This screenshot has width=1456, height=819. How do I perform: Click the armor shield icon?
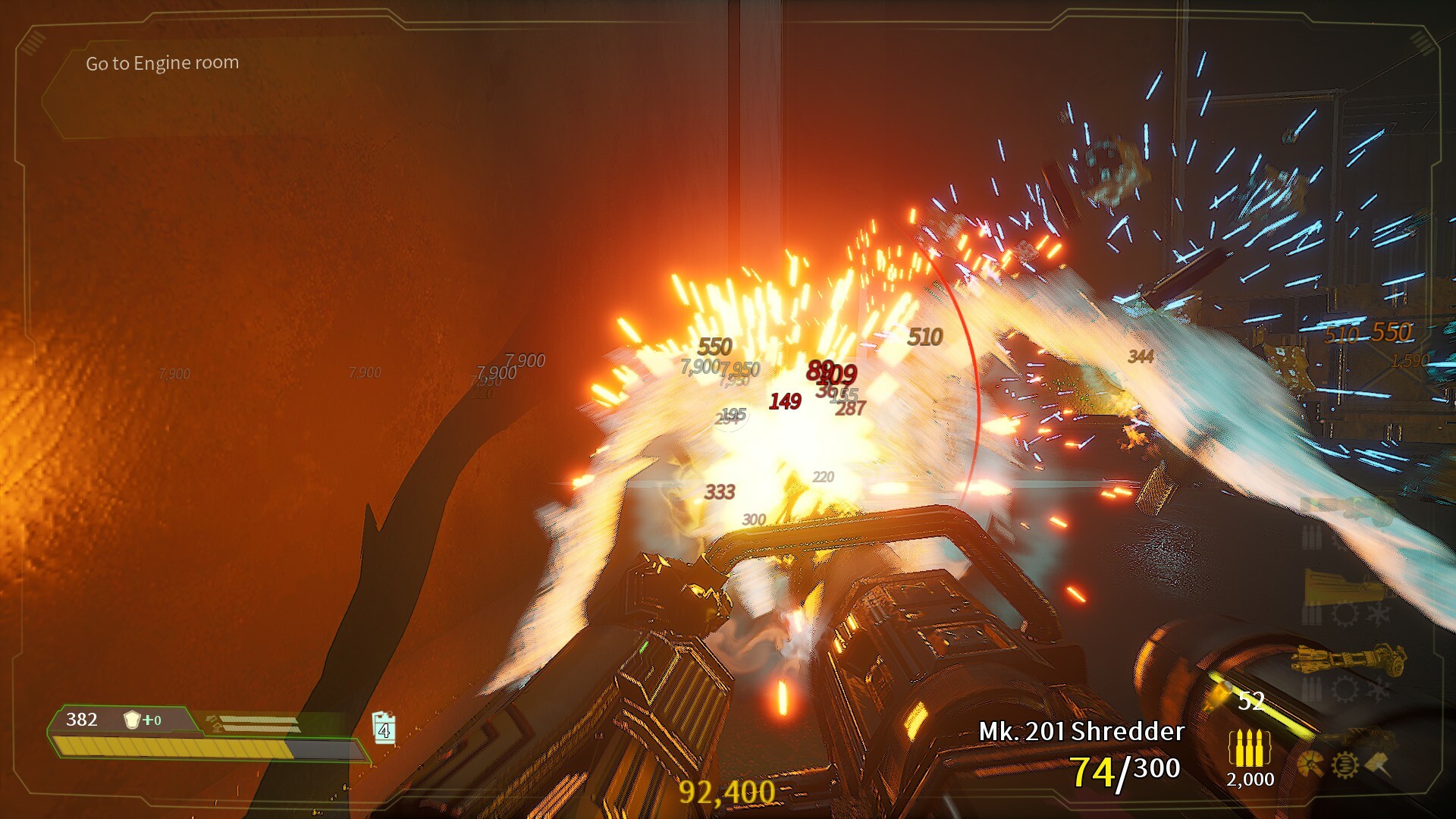133,720
